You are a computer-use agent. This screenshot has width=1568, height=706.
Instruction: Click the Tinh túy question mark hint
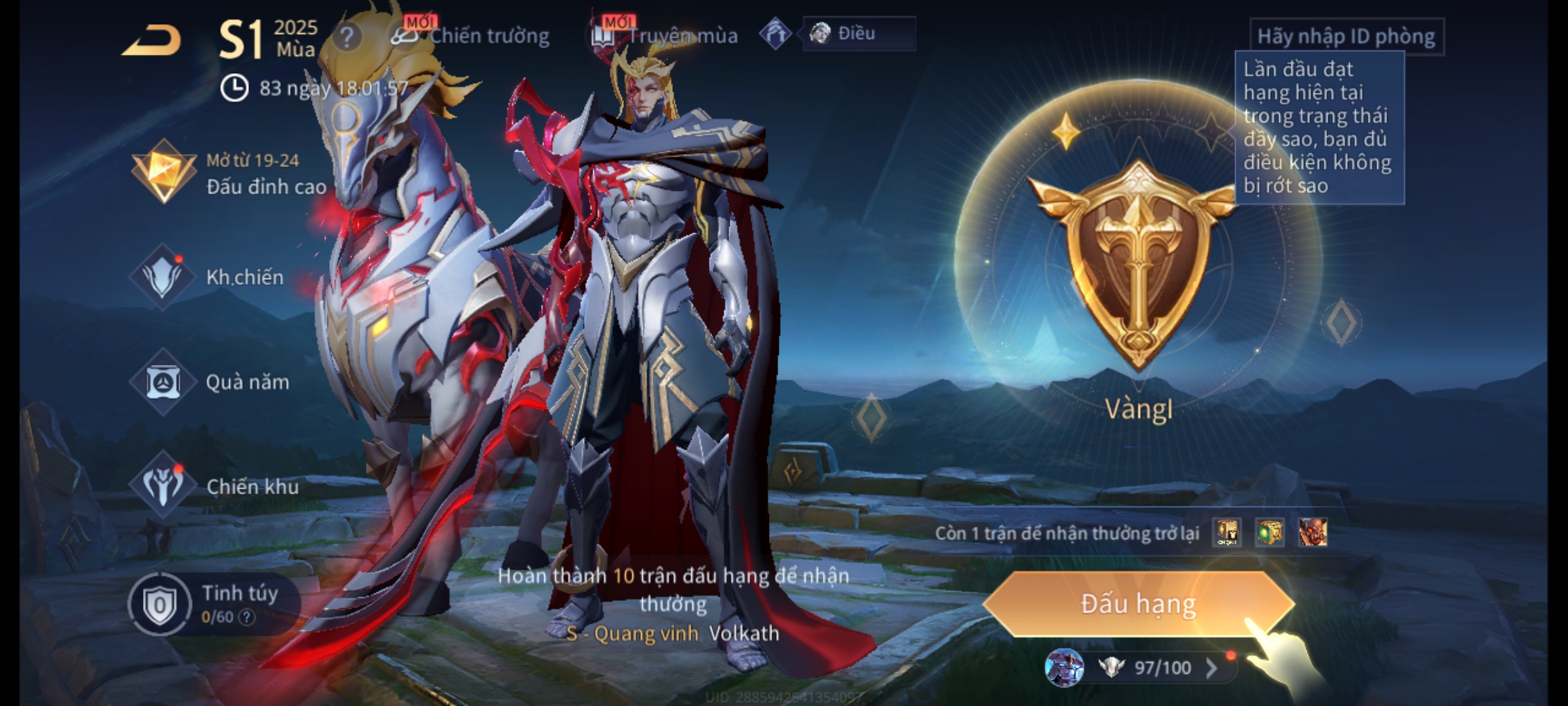coord(246,617)
